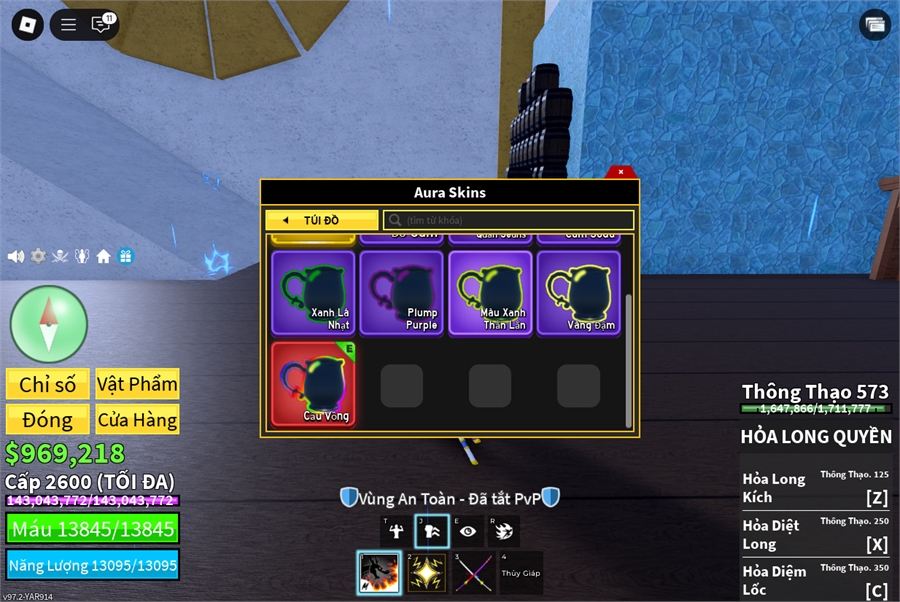900x602 pixels.
Task: Choose the Plump Purple aura skin
Action: 402,292
